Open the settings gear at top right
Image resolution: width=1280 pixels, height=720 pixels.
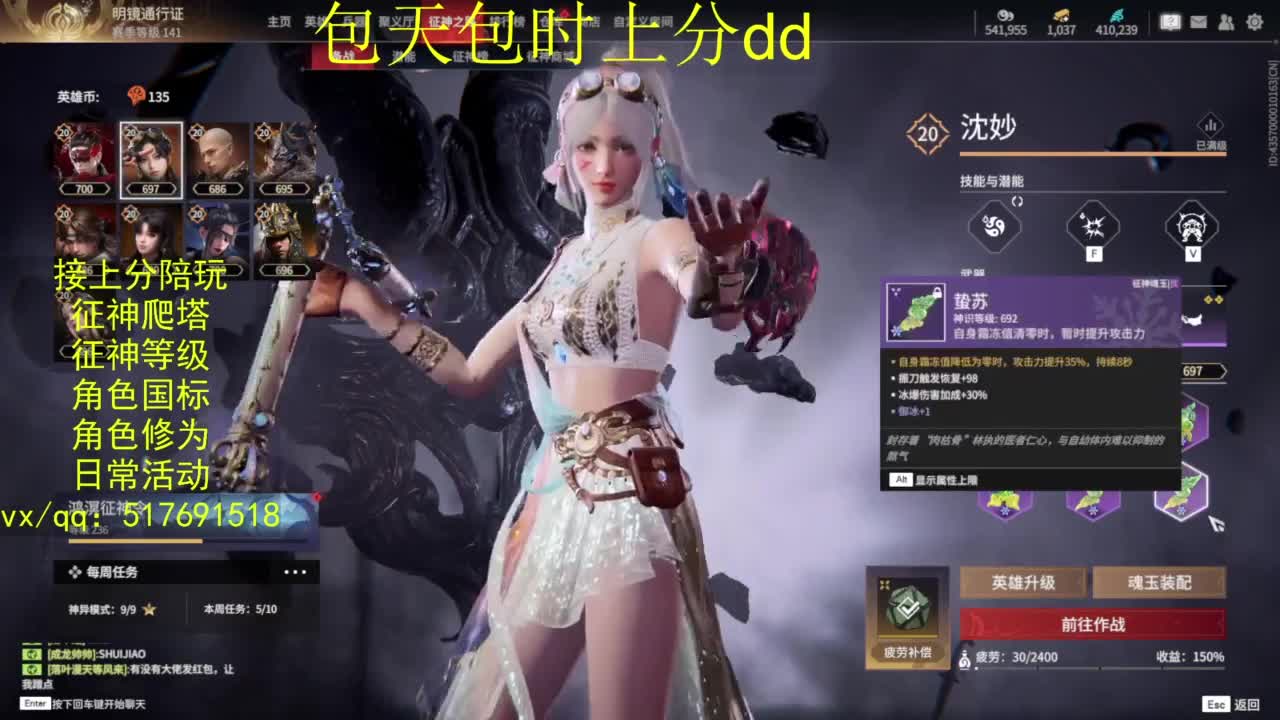[x=1253, y=21]
